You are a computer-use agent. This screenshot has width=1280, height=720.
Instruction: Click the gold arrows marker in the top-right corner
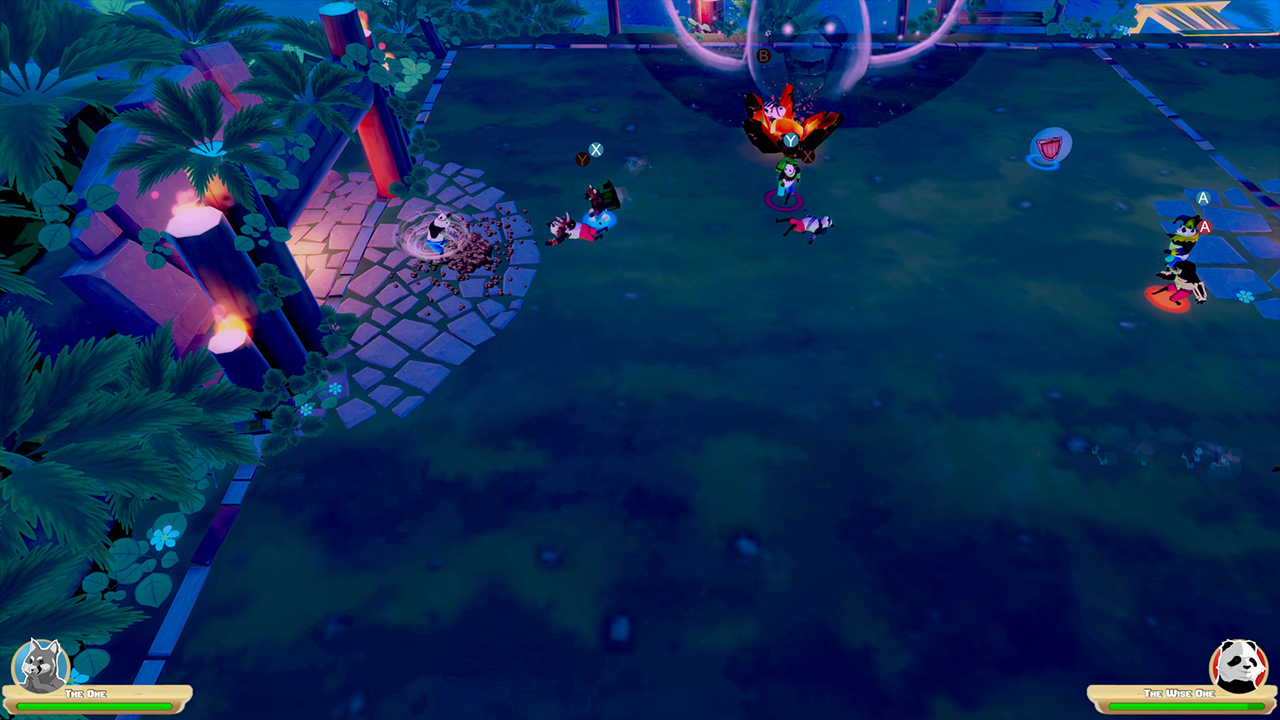(1185, 17)
